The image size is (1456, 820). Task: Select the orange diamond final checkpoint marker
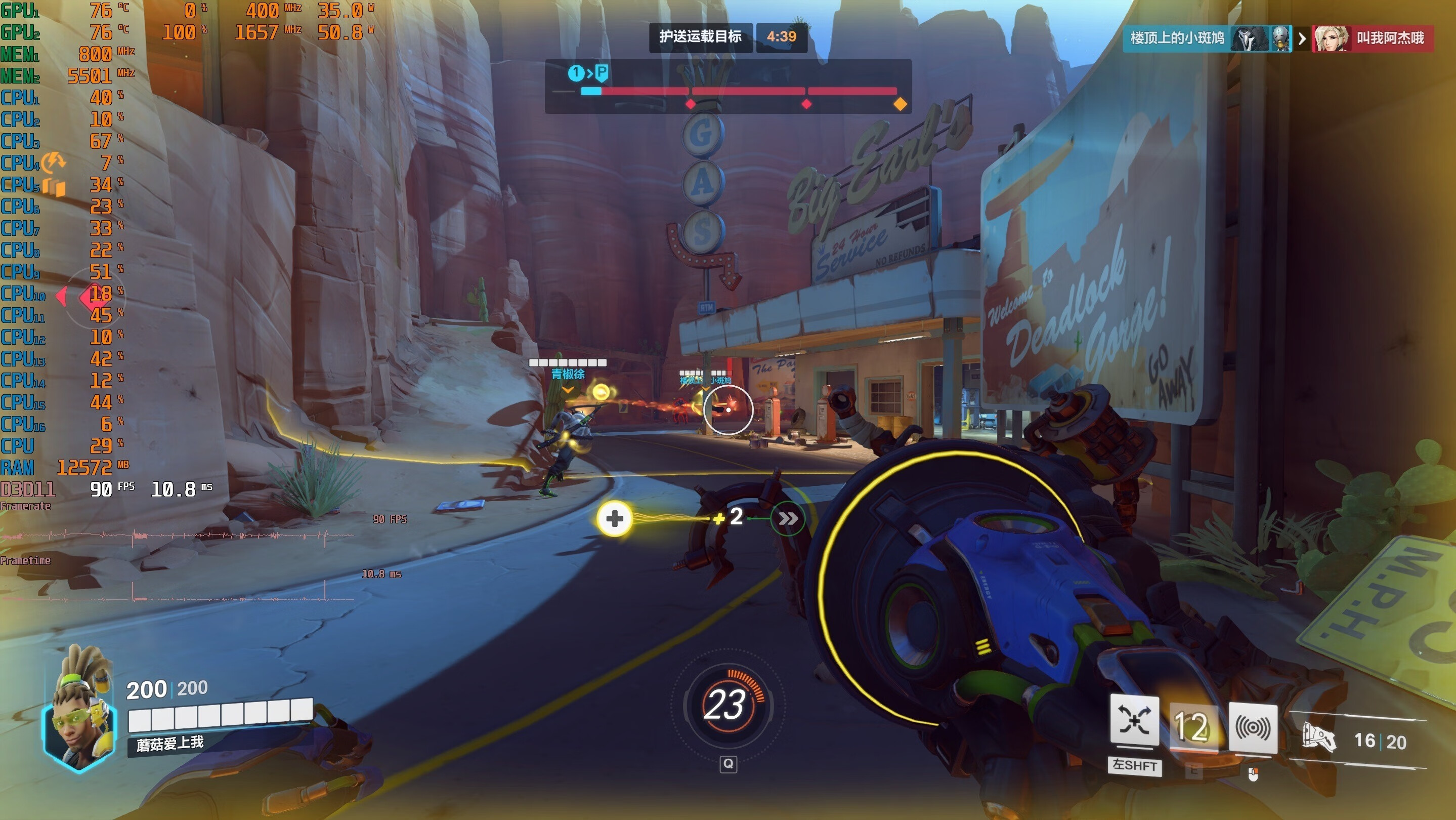click(x=900, y=104)
